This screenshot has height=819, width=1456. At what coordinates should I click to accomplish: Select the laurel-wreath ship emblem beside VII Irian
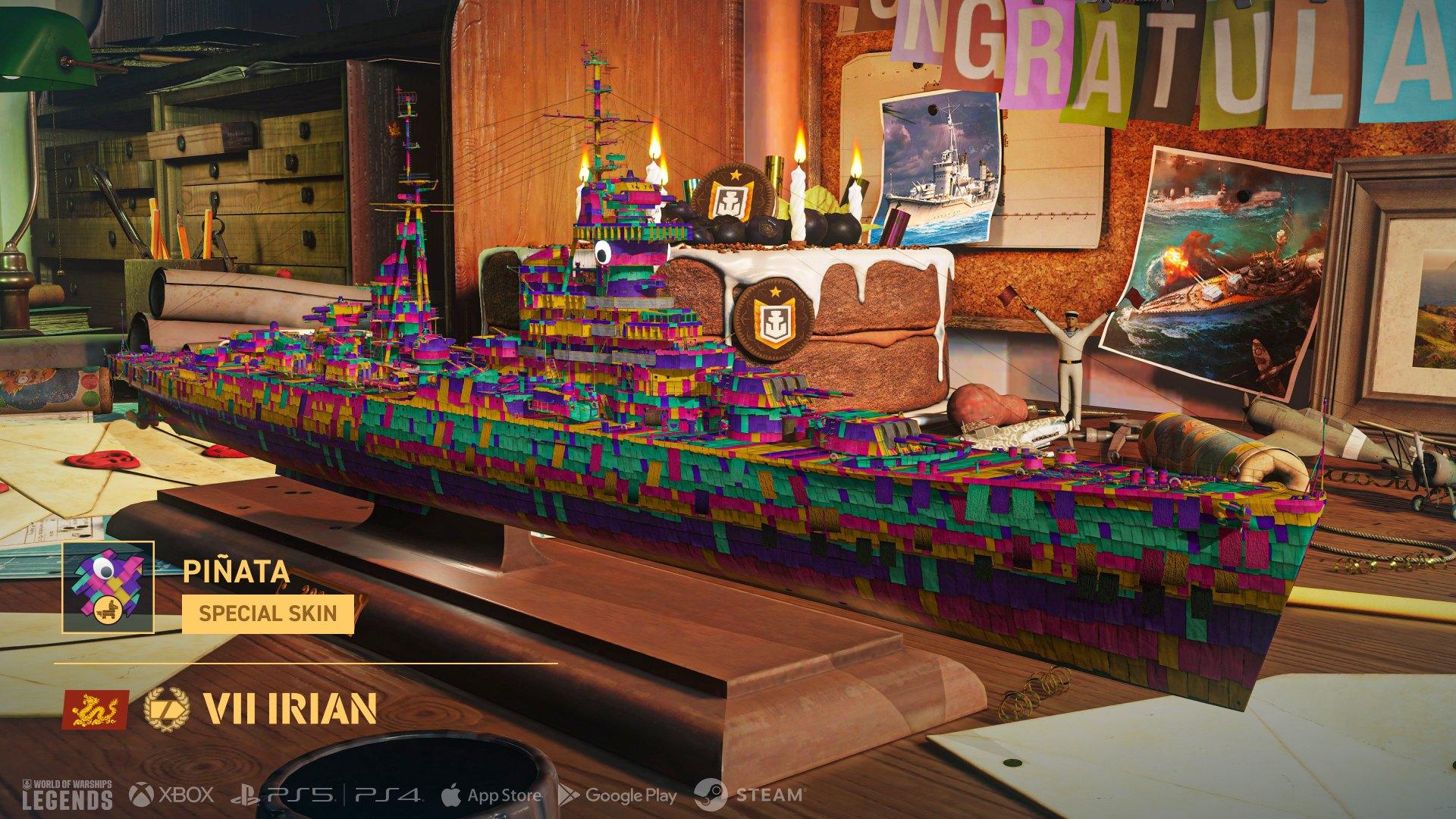(166, 708)
